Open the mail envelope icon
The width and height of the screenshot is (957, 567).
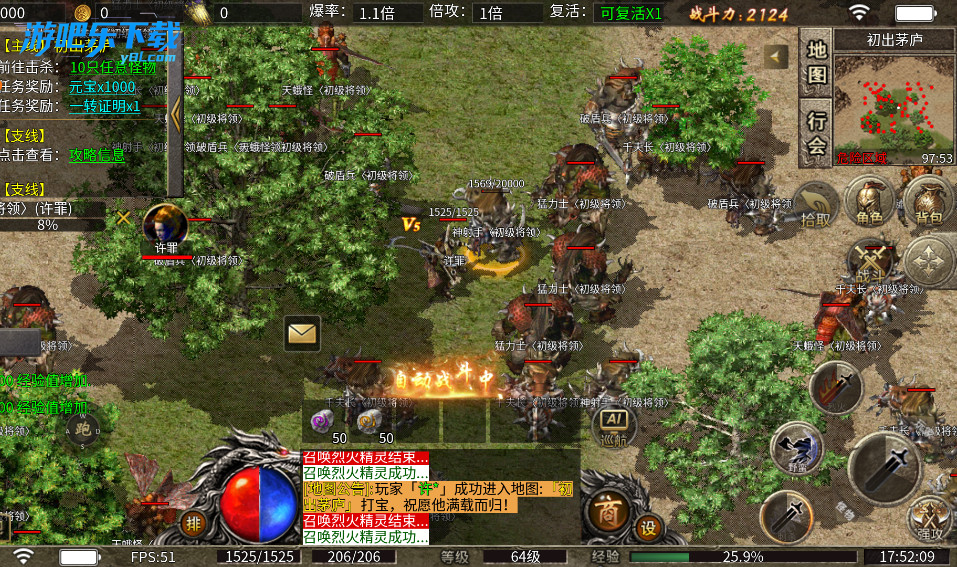(x=302, y=333)
